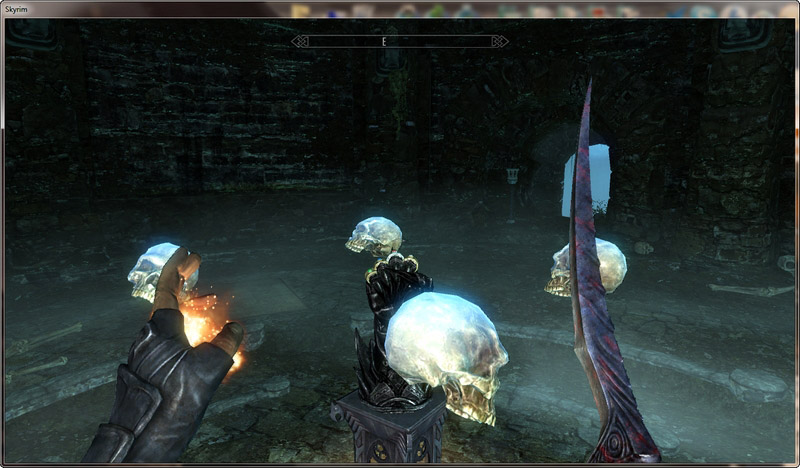Click the compass bar showing East
Image resolution: width=800 pixels, height=468 pixels.
pos(399,42)
